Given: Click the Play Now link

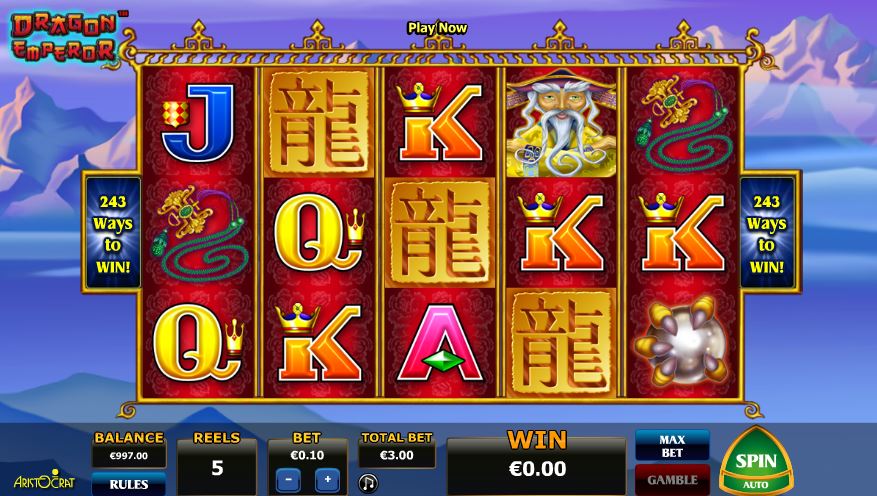Looking at the screenshot, I should pos(437,28).
